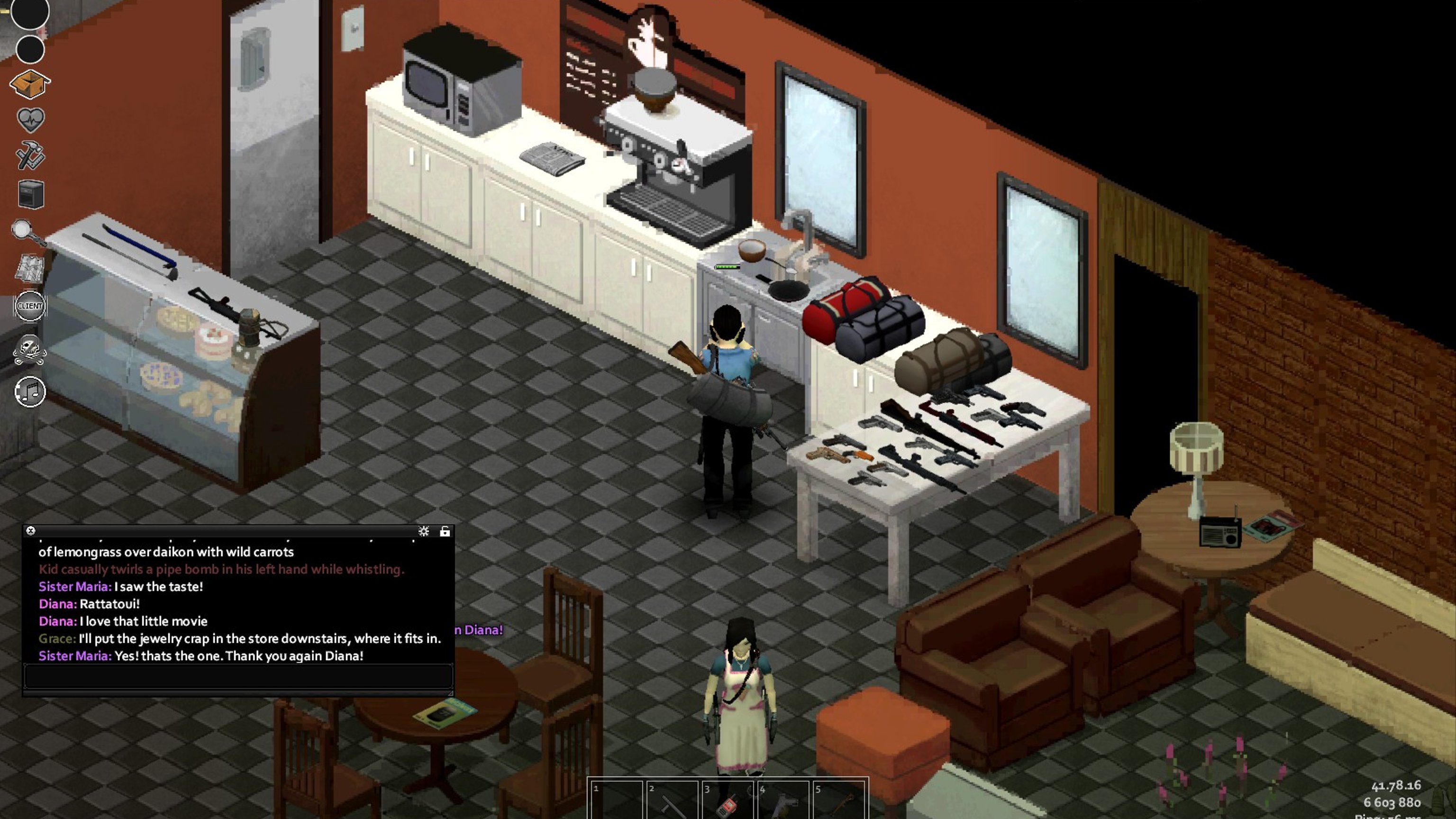Screen dimensions: 1456x819
Task: Close the chat window
Action: click(x=30, y=531)
